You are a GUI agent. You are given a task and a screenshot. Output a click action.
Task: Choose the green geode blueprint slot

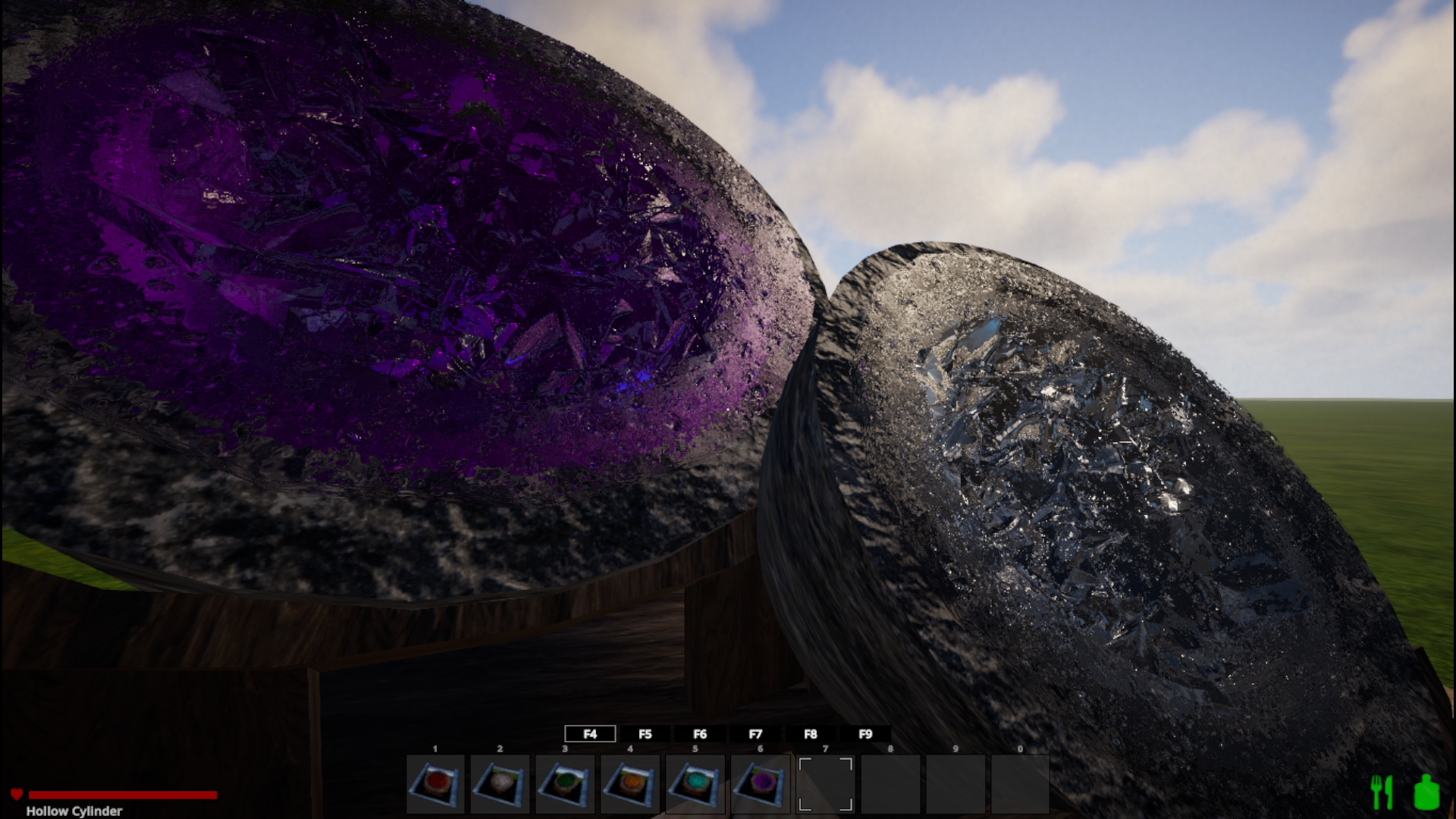[x=565, y=784]
